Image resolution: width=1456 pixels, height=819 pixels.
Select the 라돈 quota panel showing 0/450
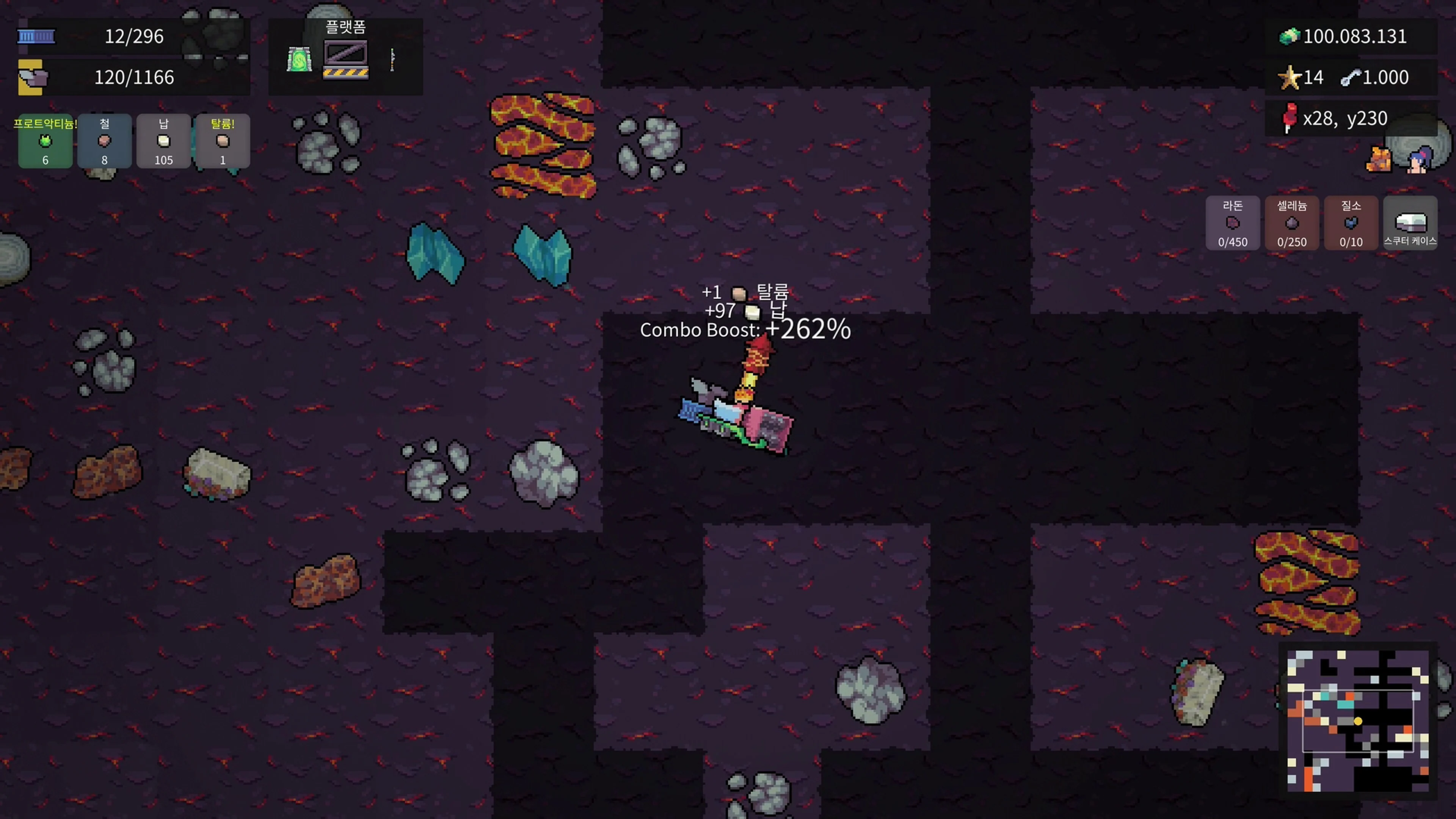(1233, 223)
